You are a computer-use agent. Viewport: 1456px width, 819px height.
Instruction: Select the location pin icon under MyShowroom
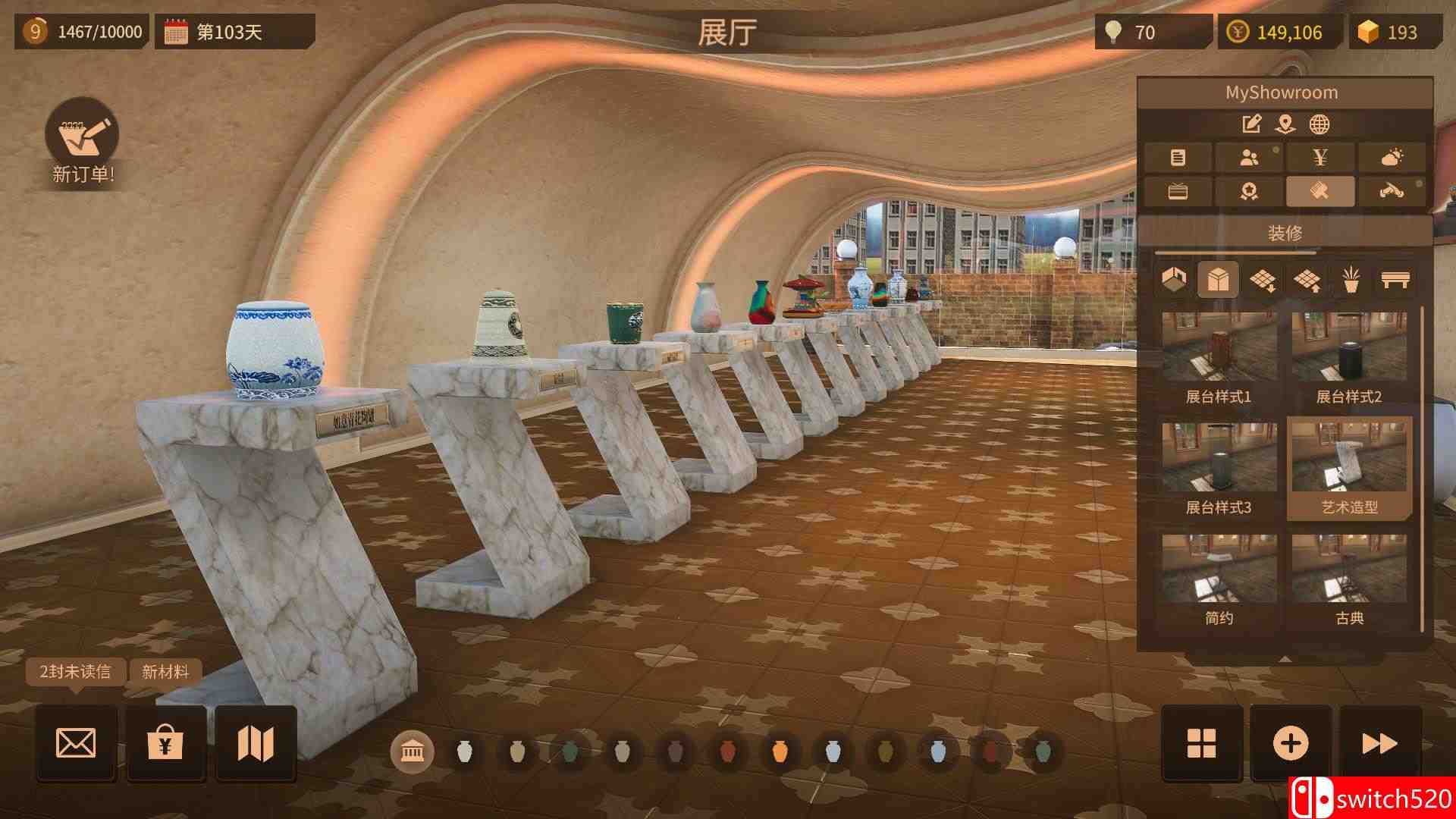(1285, 124)
